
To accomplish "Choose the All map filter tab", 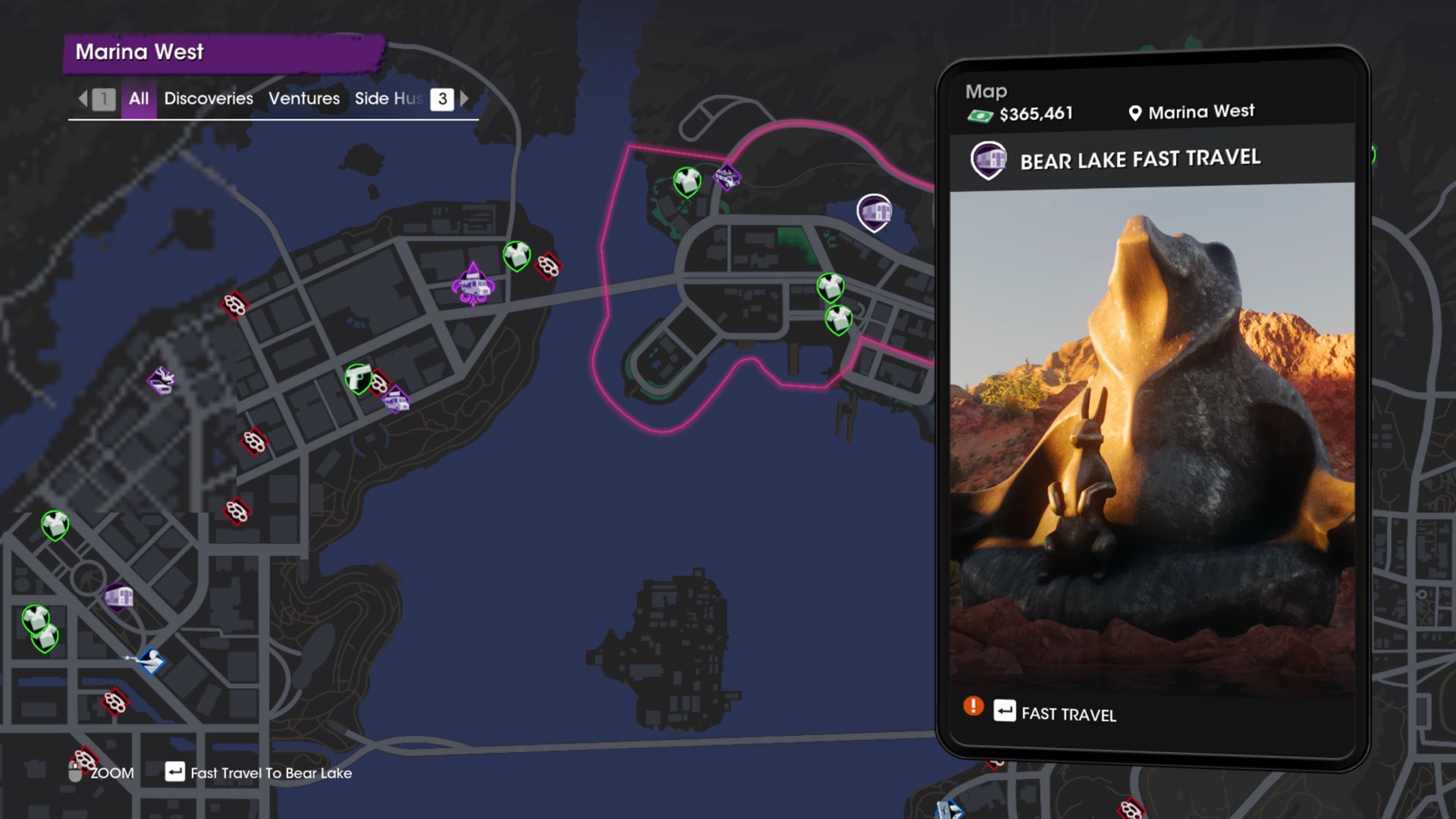I will 139,99.
